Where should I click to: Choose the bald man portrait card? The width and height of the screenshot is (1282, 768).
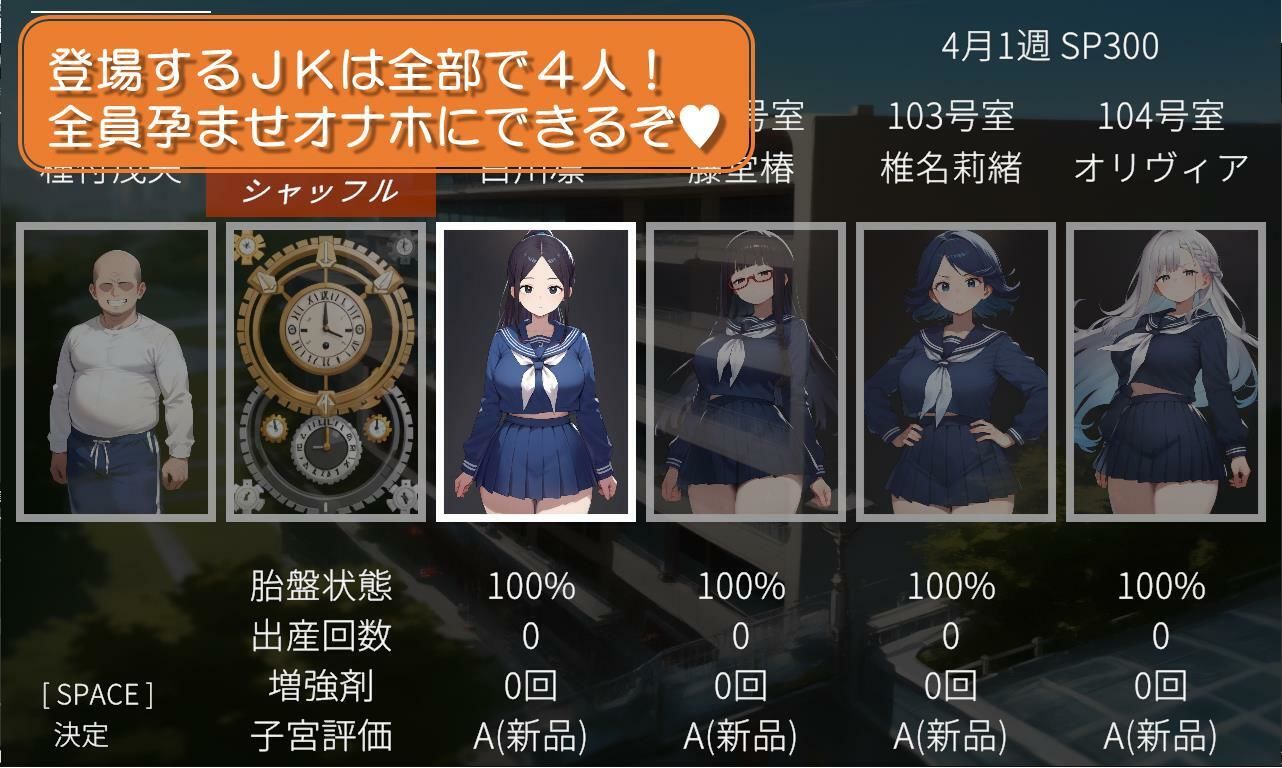click(116, 372)
